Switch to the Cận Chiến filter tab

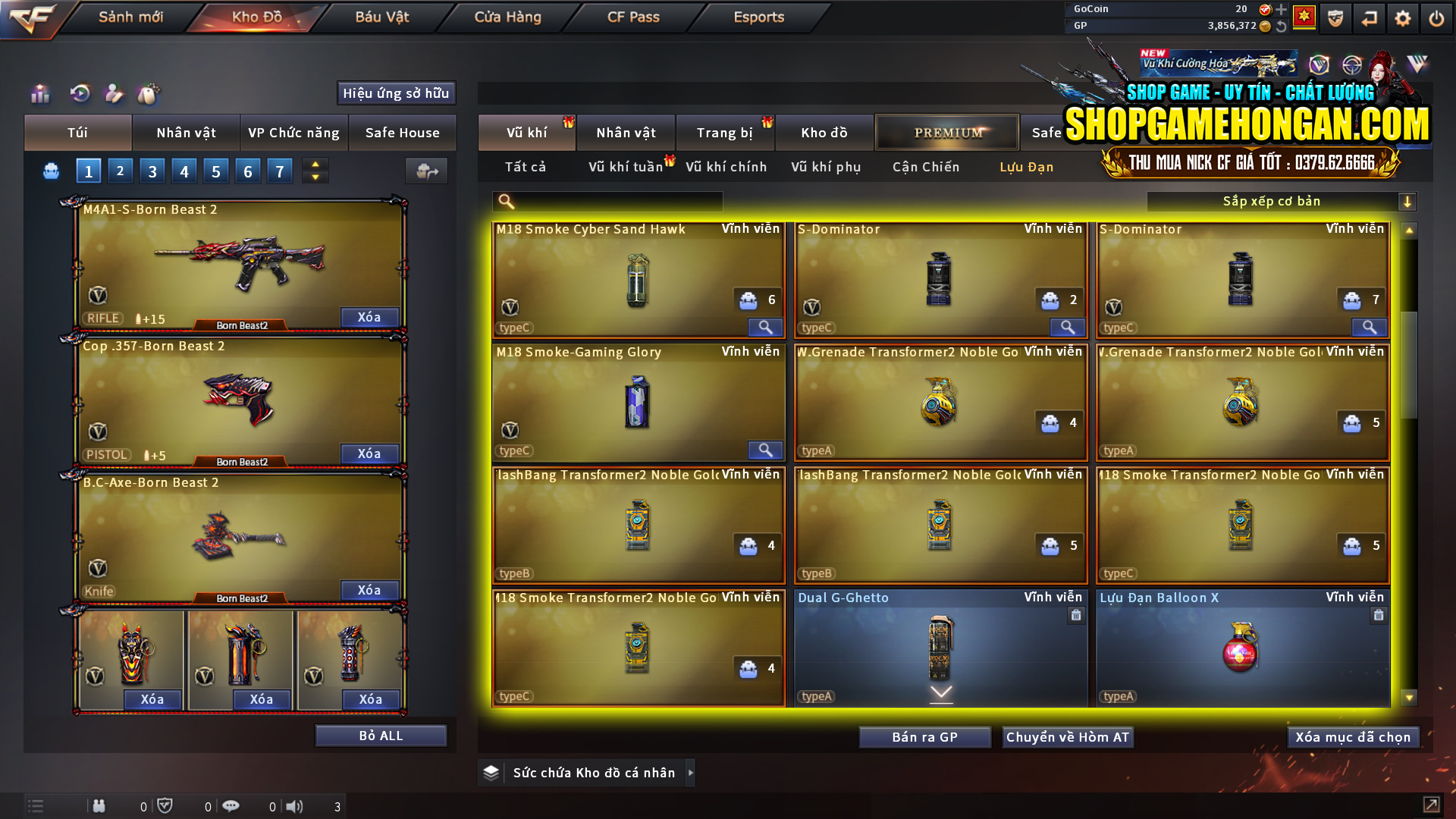click(925, 167)
